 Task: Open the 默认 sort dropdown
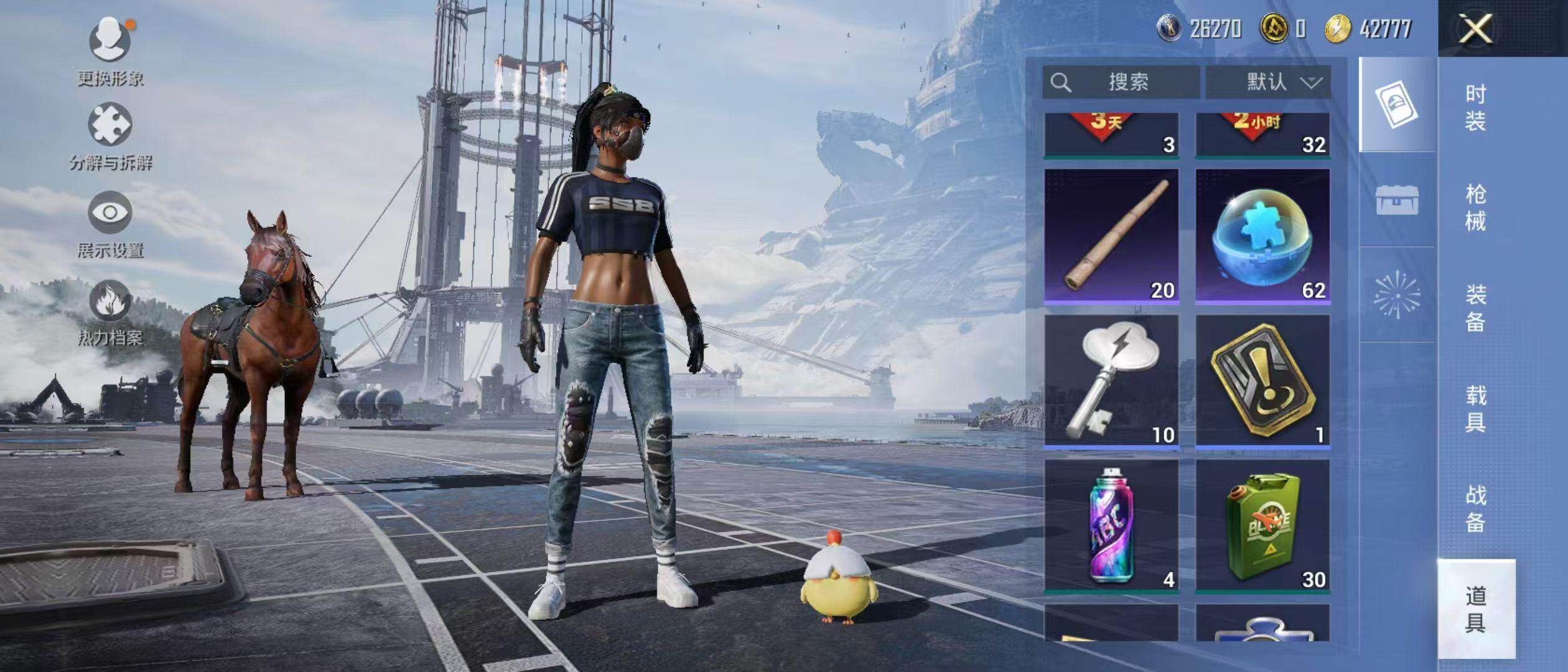click(1268, 82)
